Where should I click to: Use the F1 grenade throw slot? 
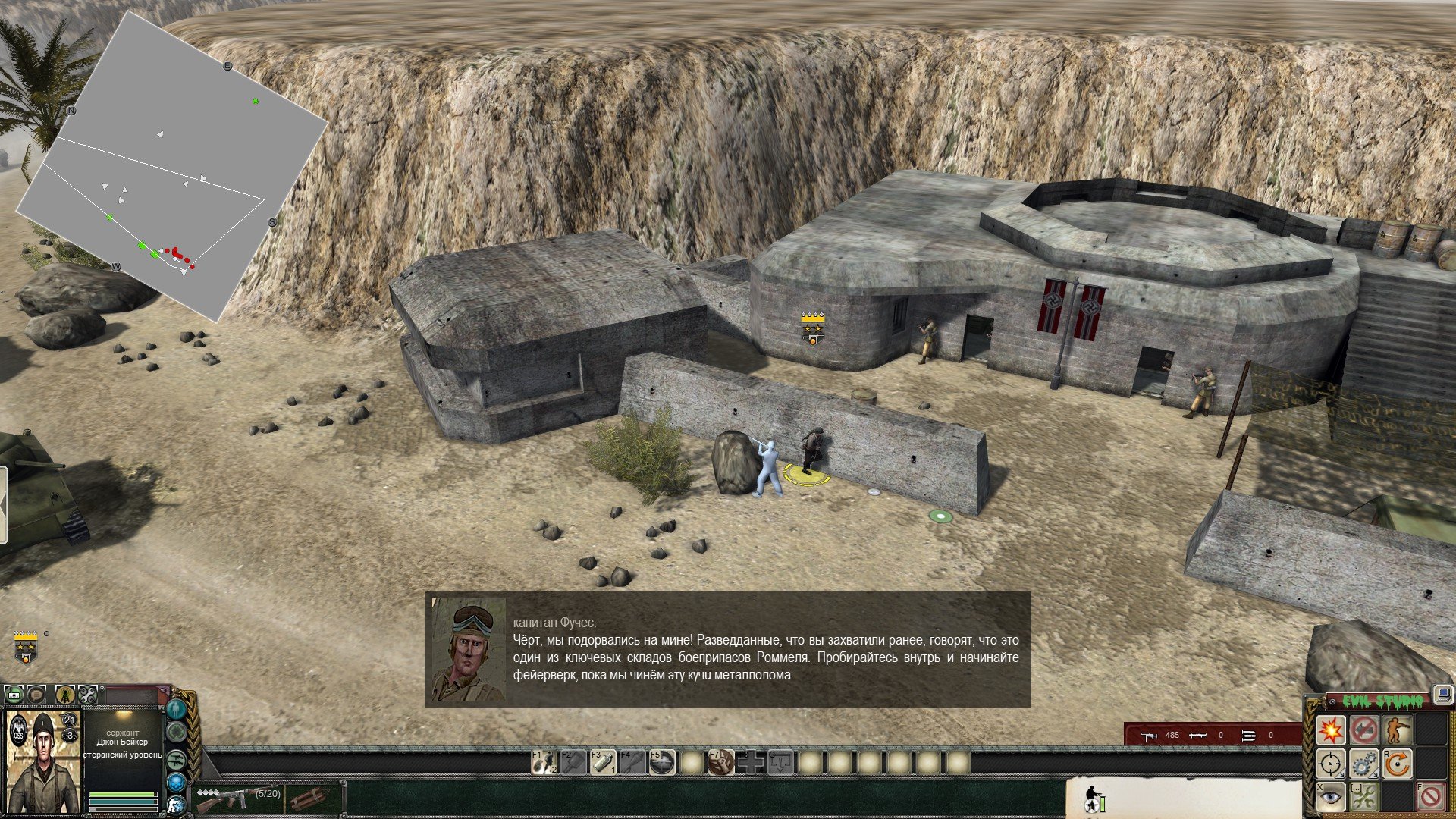(x=544, y=762)
